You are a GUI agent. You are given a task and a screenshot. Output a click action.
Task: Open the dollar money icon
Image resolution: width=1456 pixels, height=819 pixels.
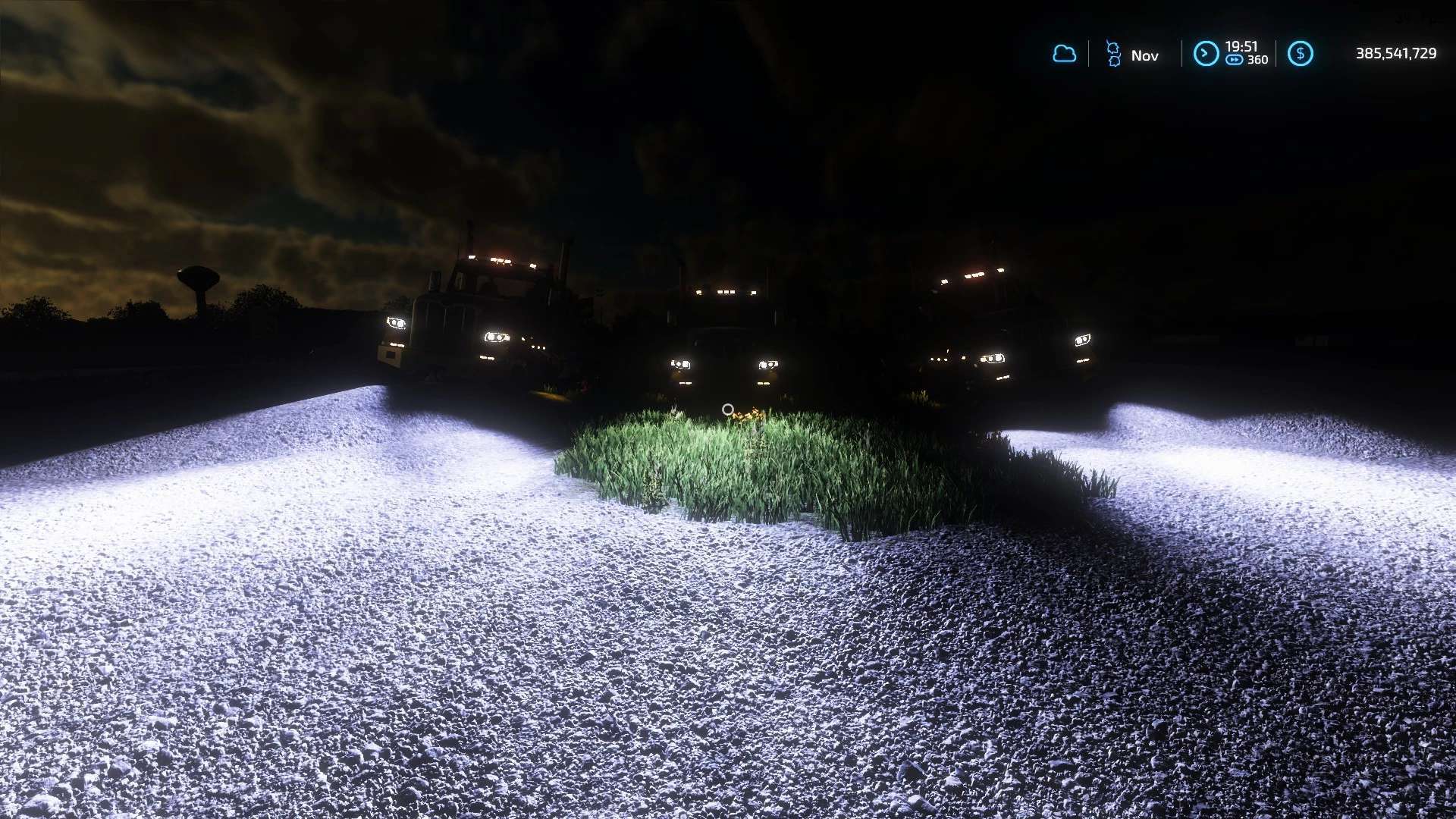point(1300,54)
